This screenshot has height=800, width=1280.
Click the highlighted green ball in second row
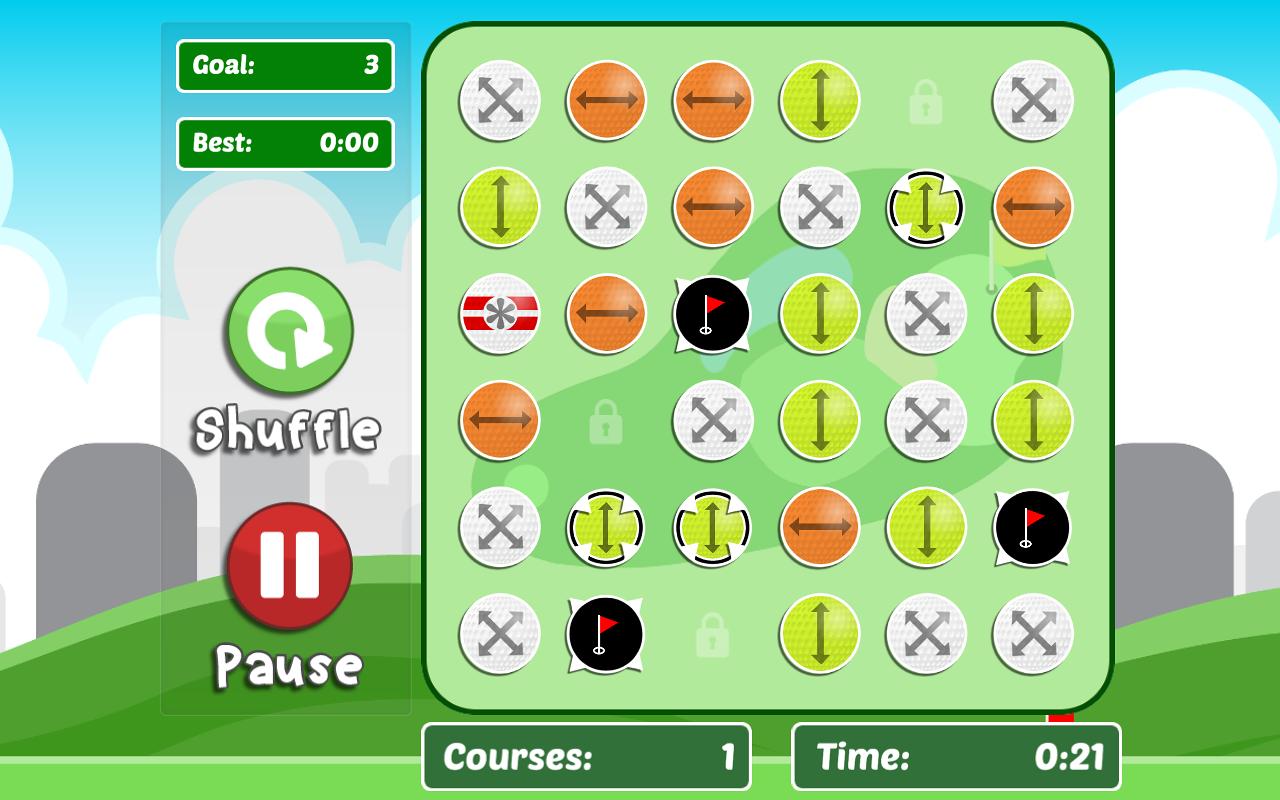925,206
